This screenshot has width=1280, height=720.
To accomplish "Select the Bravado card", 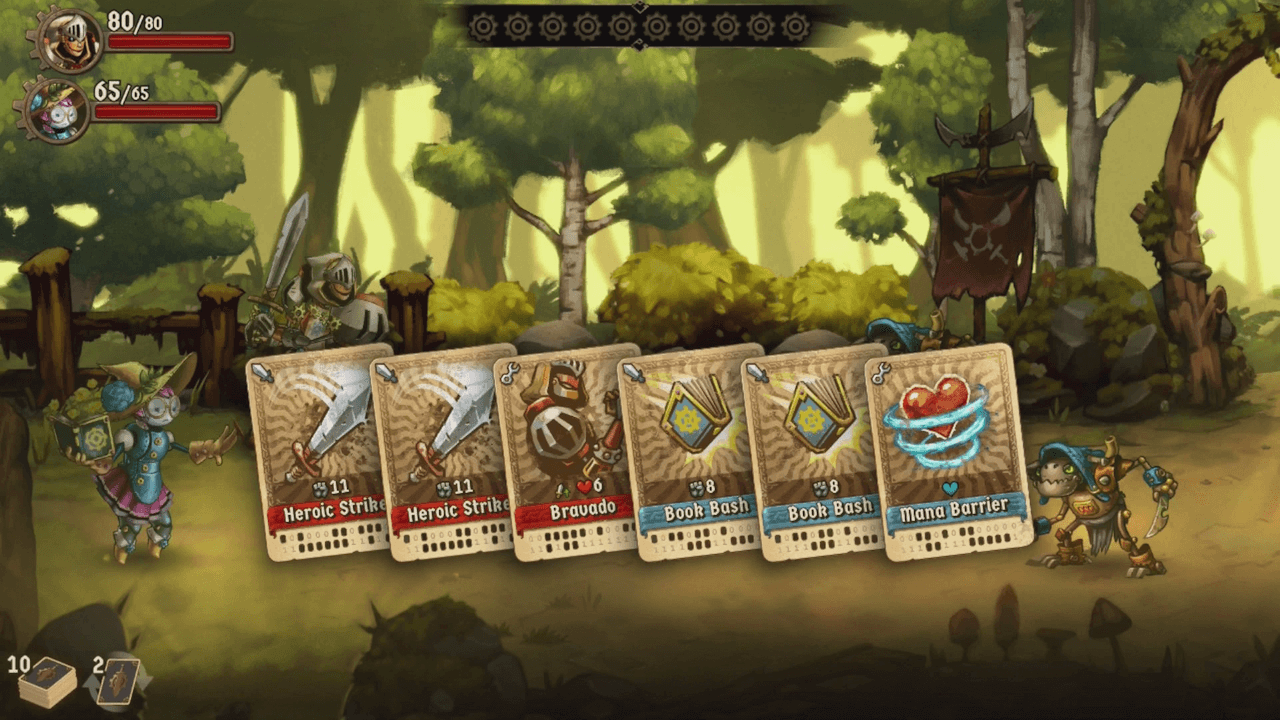I will click(x=566, y=450).
